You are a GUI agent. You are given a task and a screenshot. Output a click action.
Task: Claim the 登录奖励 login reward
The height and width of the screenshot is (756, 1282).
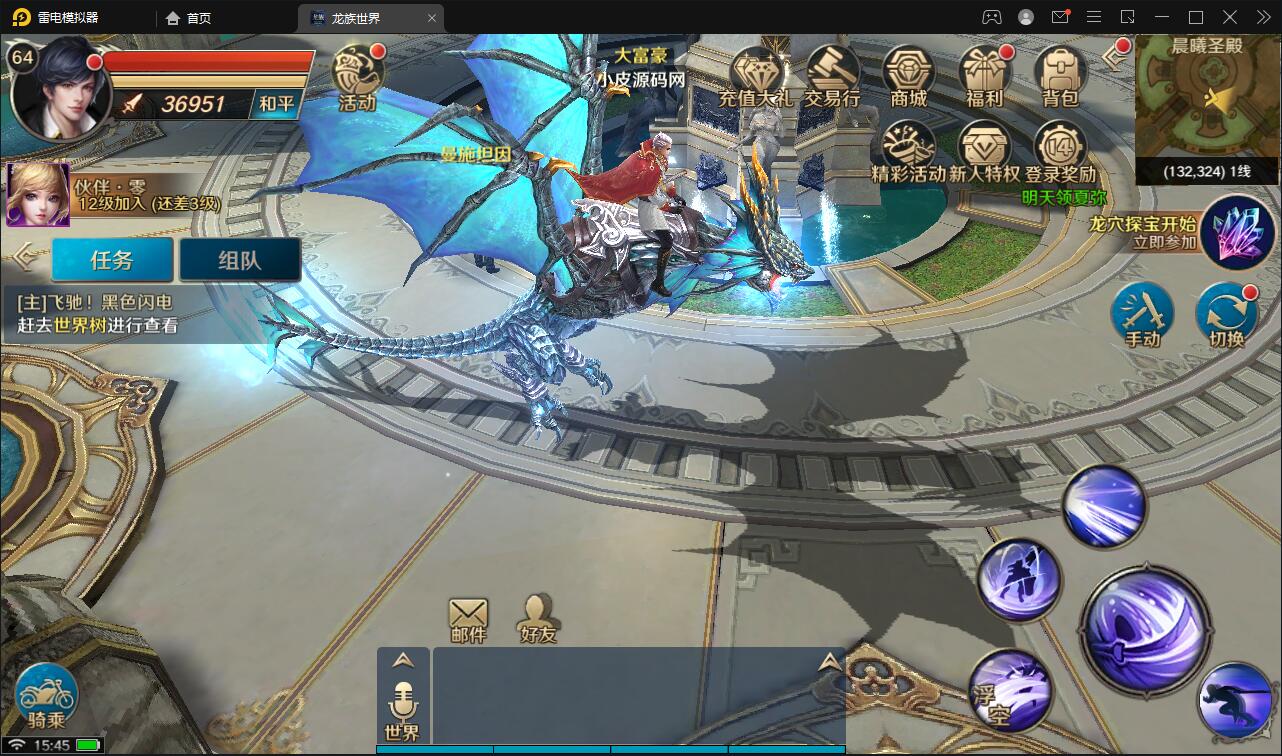[x=1060, y=151]
